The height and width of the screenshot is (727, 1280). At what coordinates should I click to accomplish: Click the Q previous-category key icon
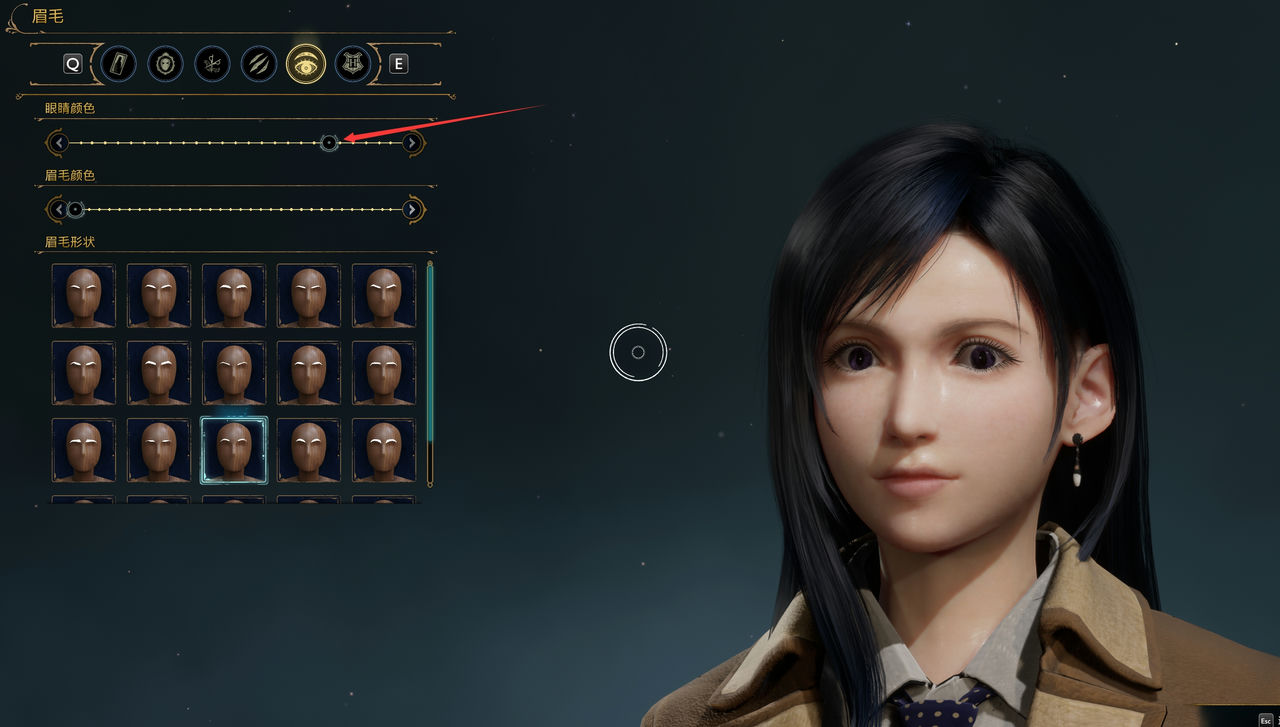point(72,63)
